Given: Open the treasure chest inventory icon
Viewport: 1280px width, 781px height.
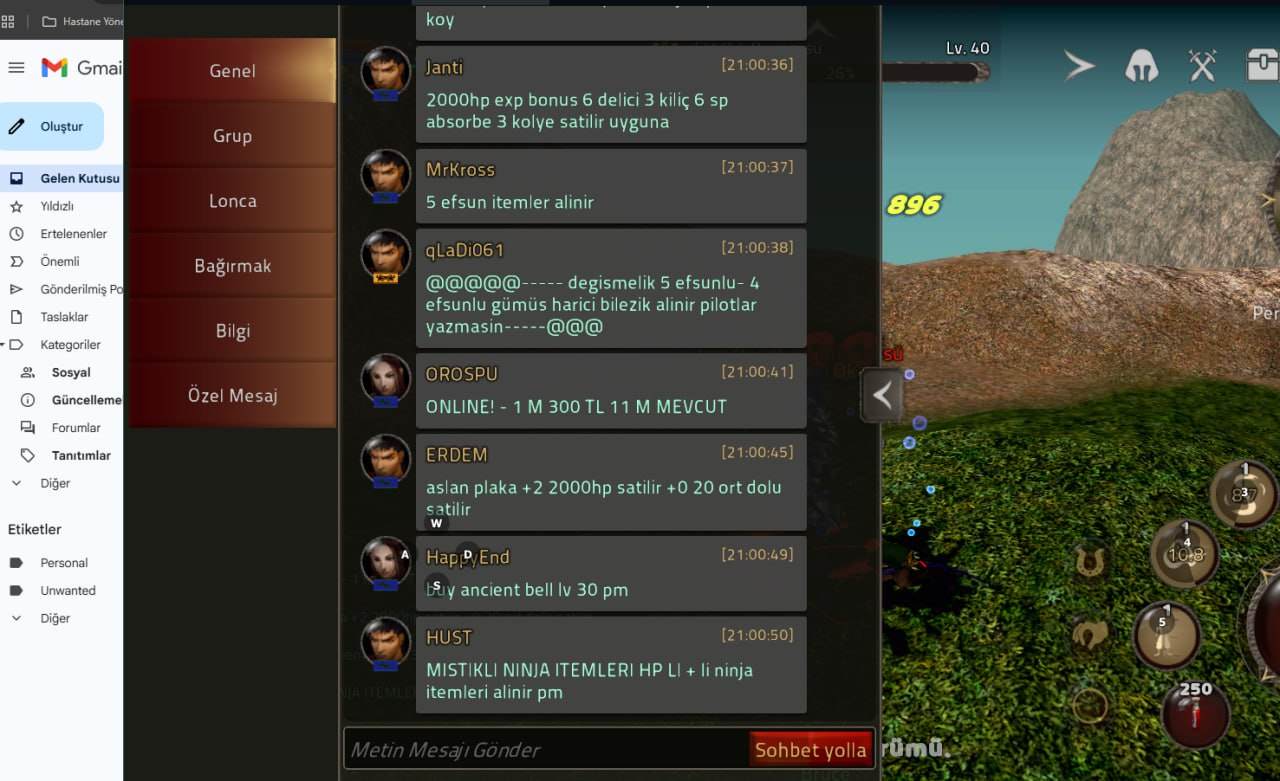Looking at the screenshot, I should pos(1261,66).
